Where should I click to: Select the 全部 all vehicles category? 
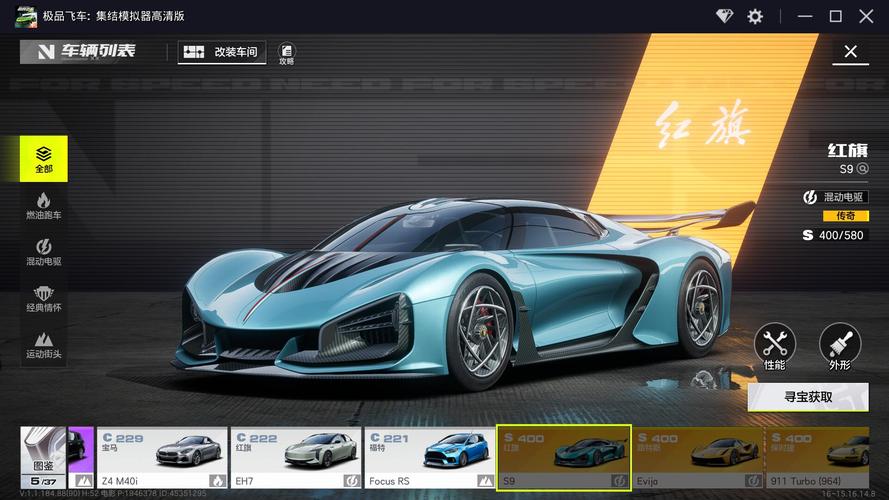click(x=44, y=159)
